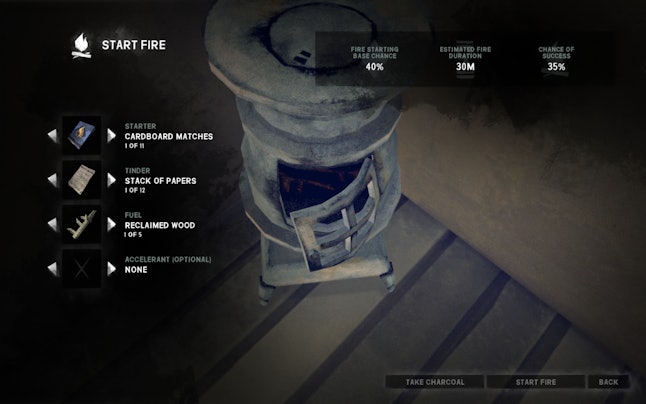
Task: Go back from the fire menu
Action: coord(608,382)
